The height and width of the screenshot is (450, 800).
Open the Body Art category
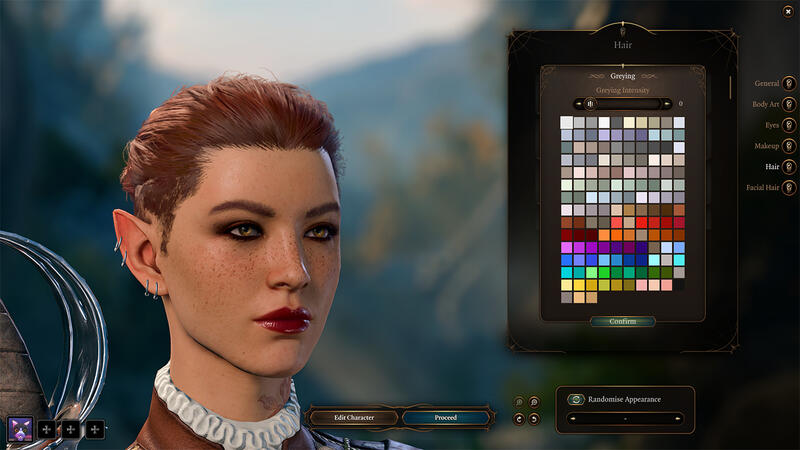[789, 104]
